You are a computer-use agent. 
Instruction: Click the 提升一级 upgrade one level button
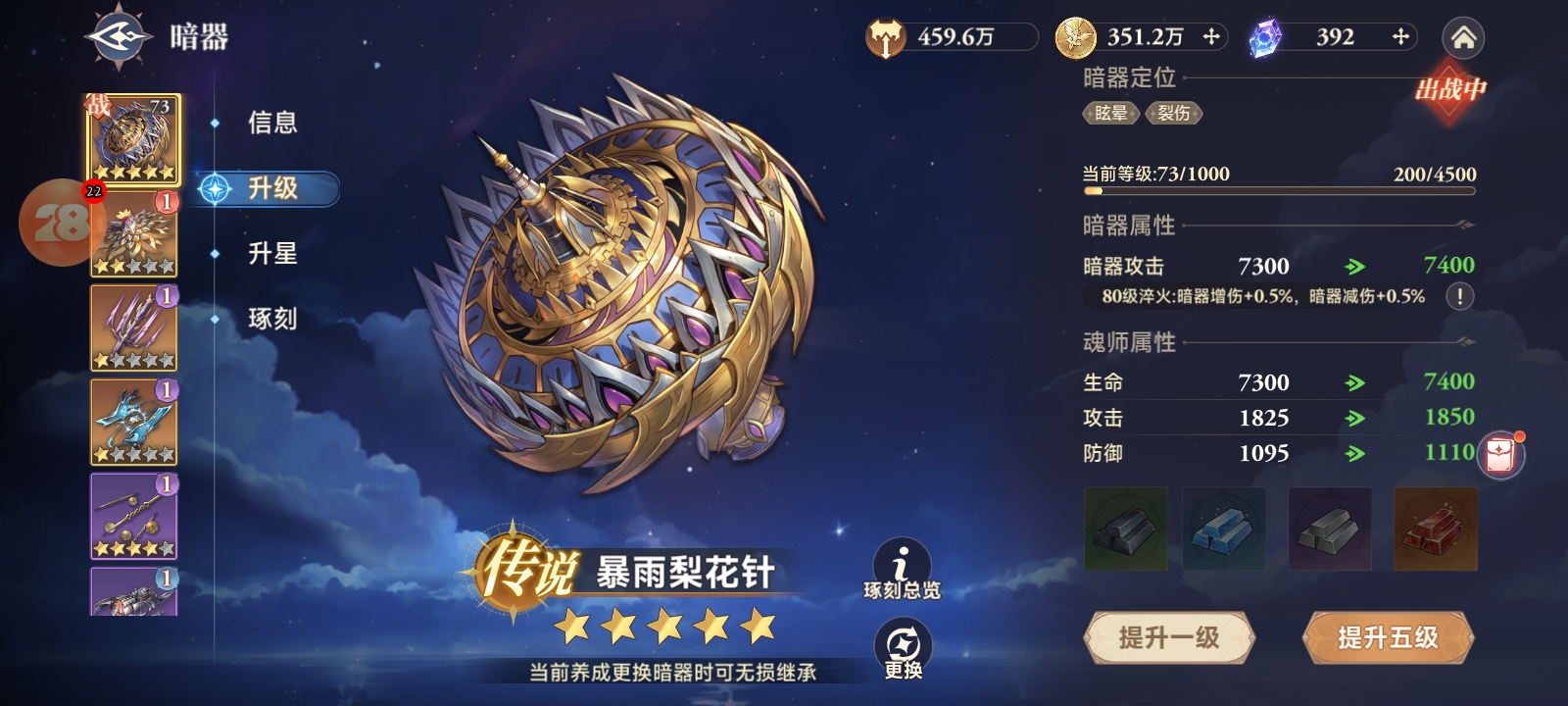pos(1168,638)
